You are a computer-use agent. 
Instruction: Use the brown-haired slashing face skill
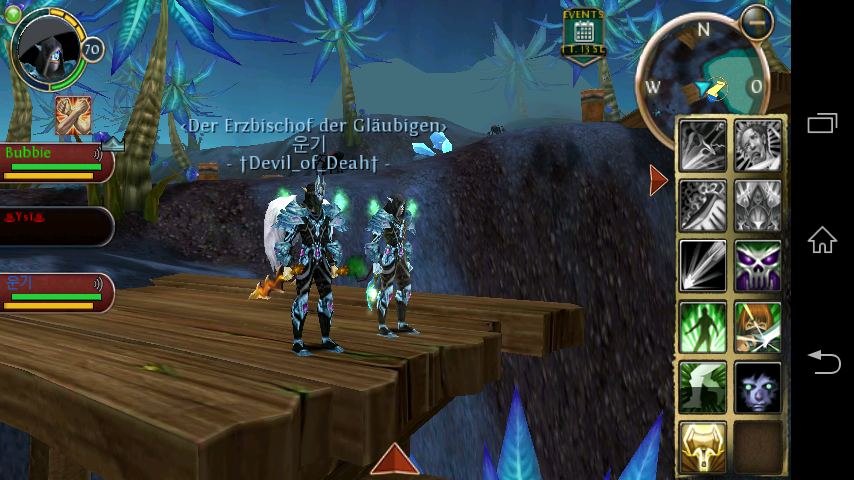[x=758, y=327]
